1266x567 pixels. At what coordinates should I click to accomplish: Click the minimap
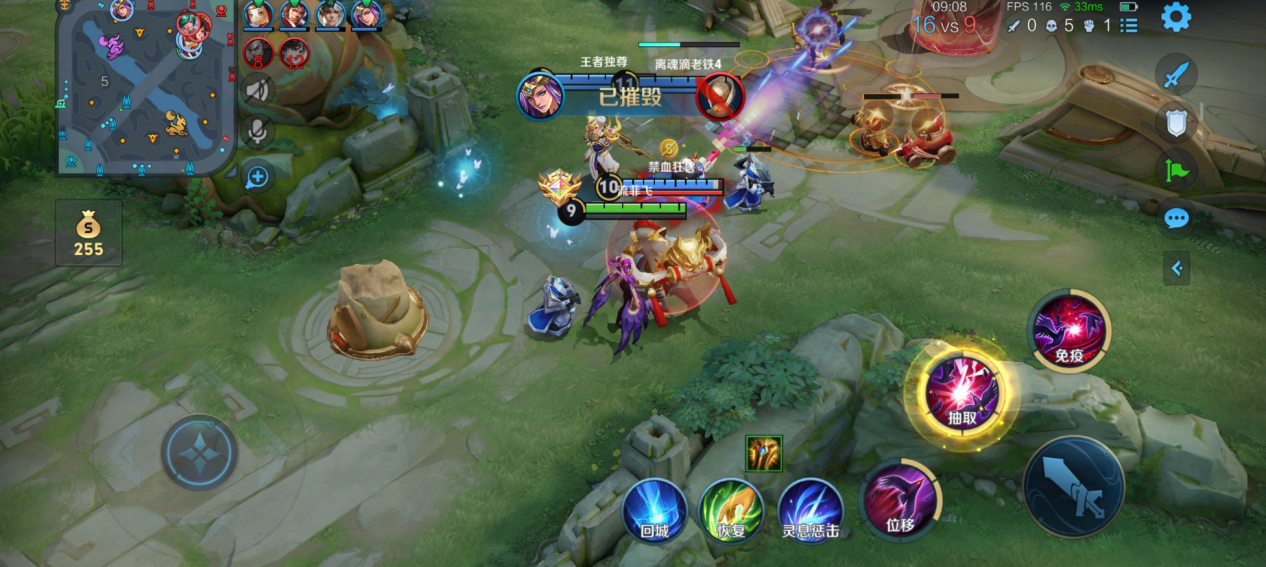pyautogui.click(x=145, y=88)
